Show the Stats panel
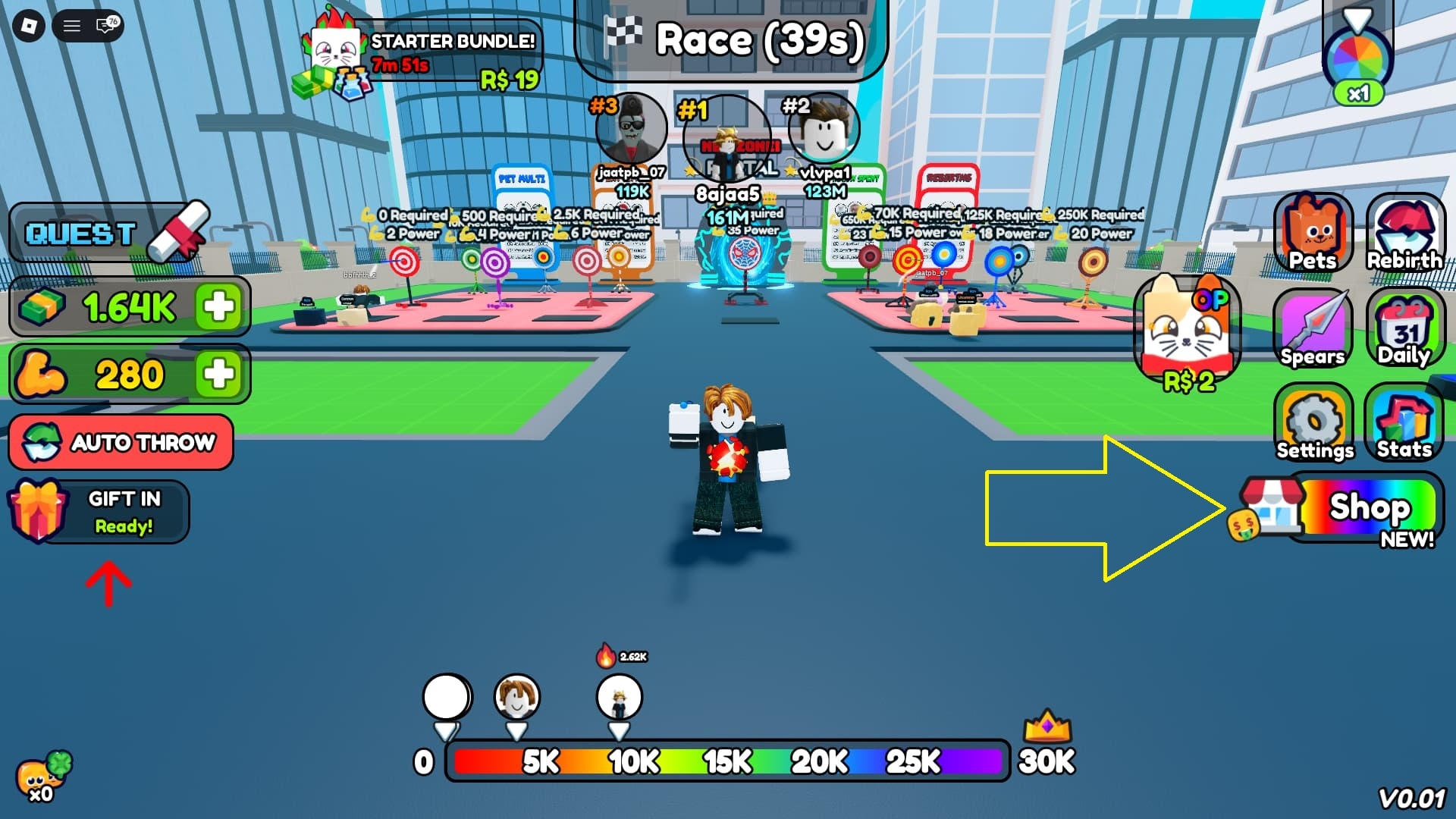1456x819 pixels. coord(1404,422)
